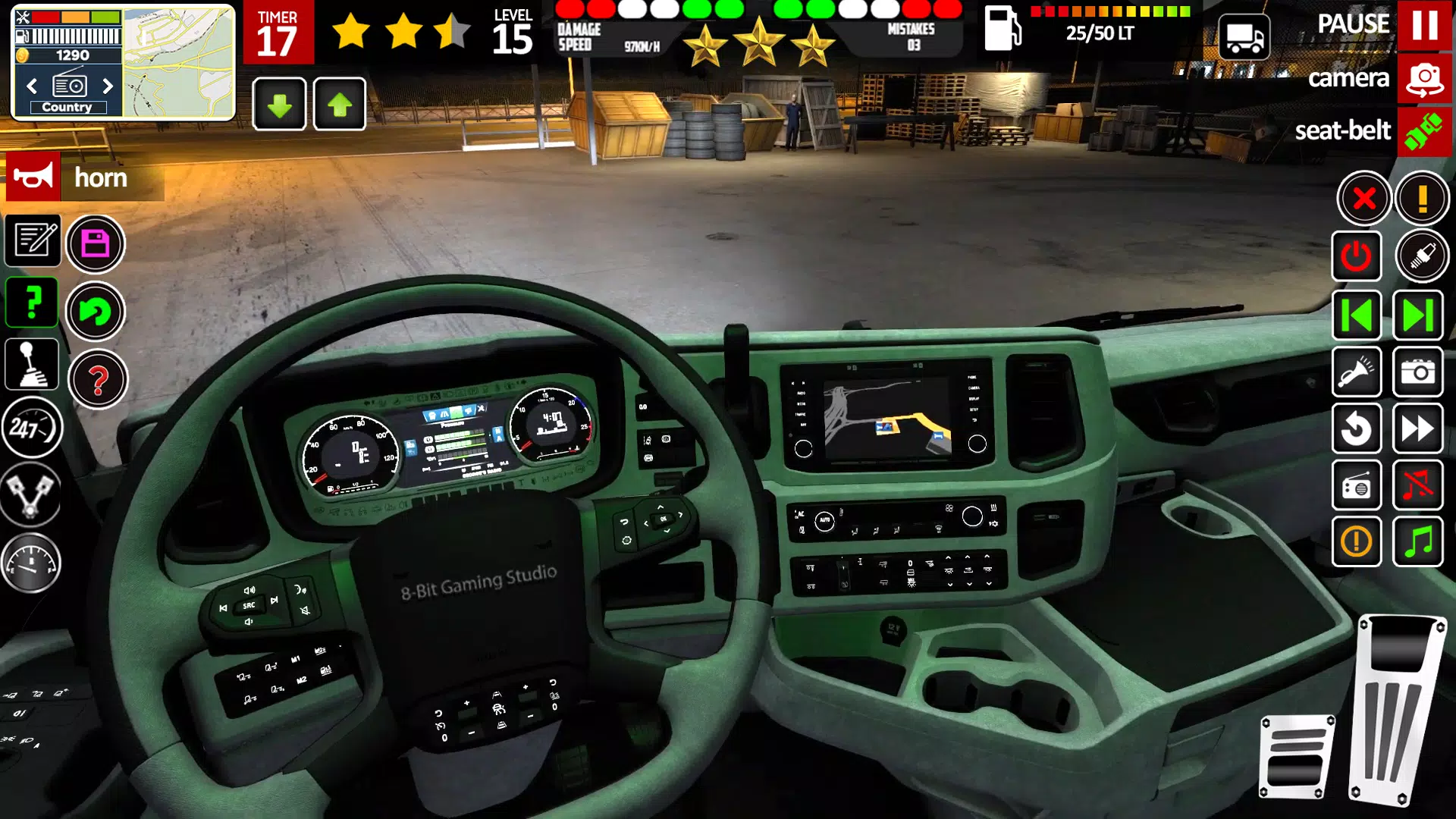
Task: Open the engine pistons diagnostics icon
Action: point(32,493)
